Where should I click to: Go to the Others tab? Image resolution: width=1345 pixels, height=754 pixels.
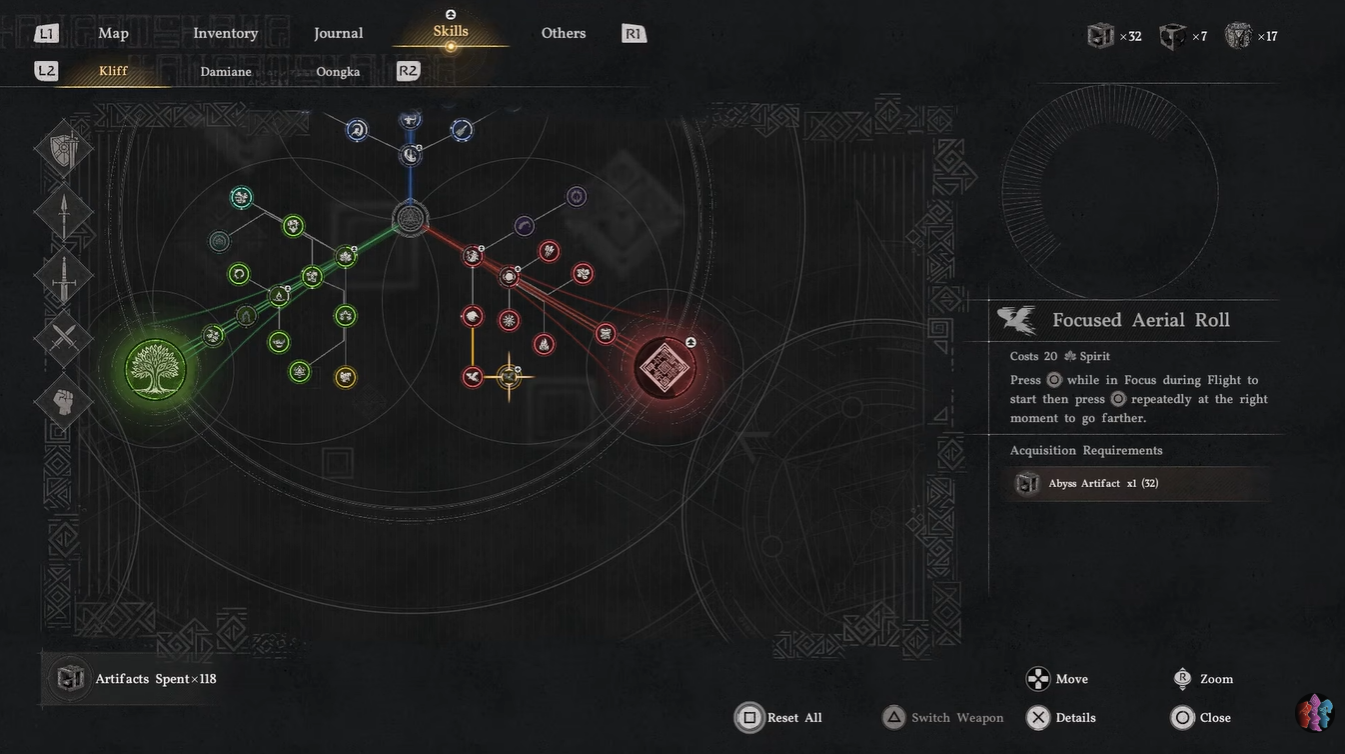pyautogui.click(x=563, y=33)
